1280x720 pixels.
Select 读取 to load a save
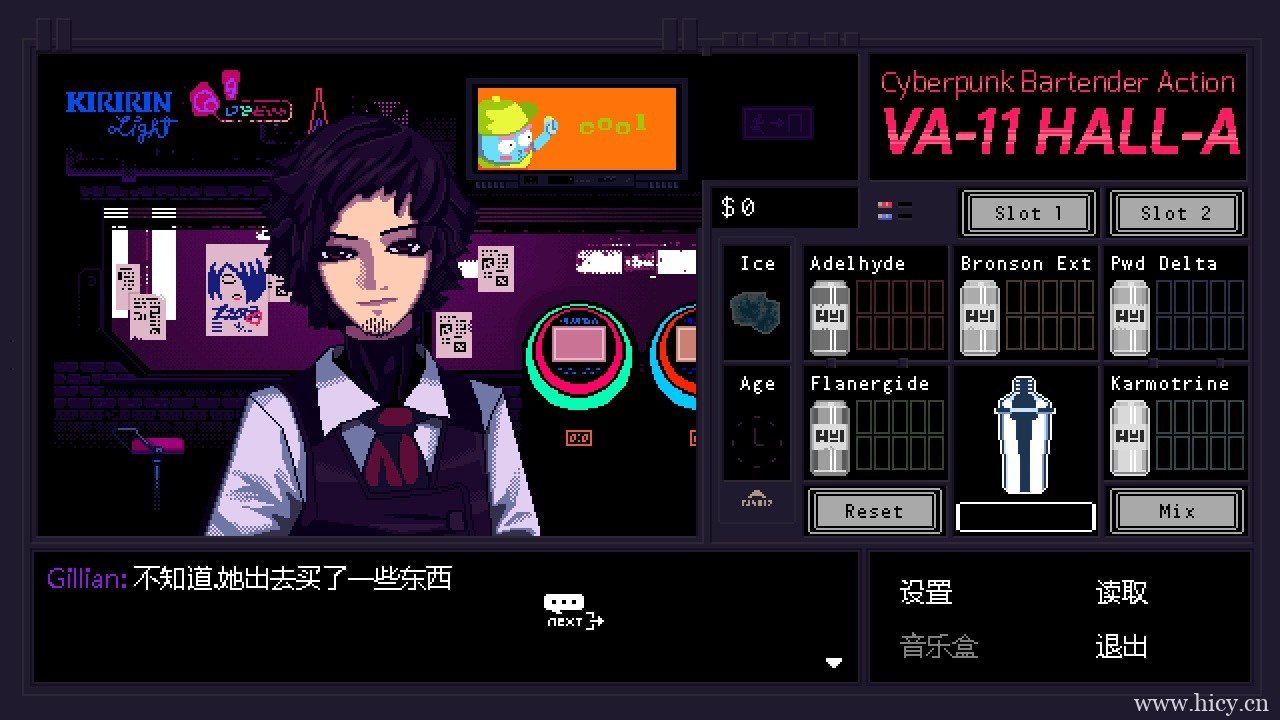1120,592
